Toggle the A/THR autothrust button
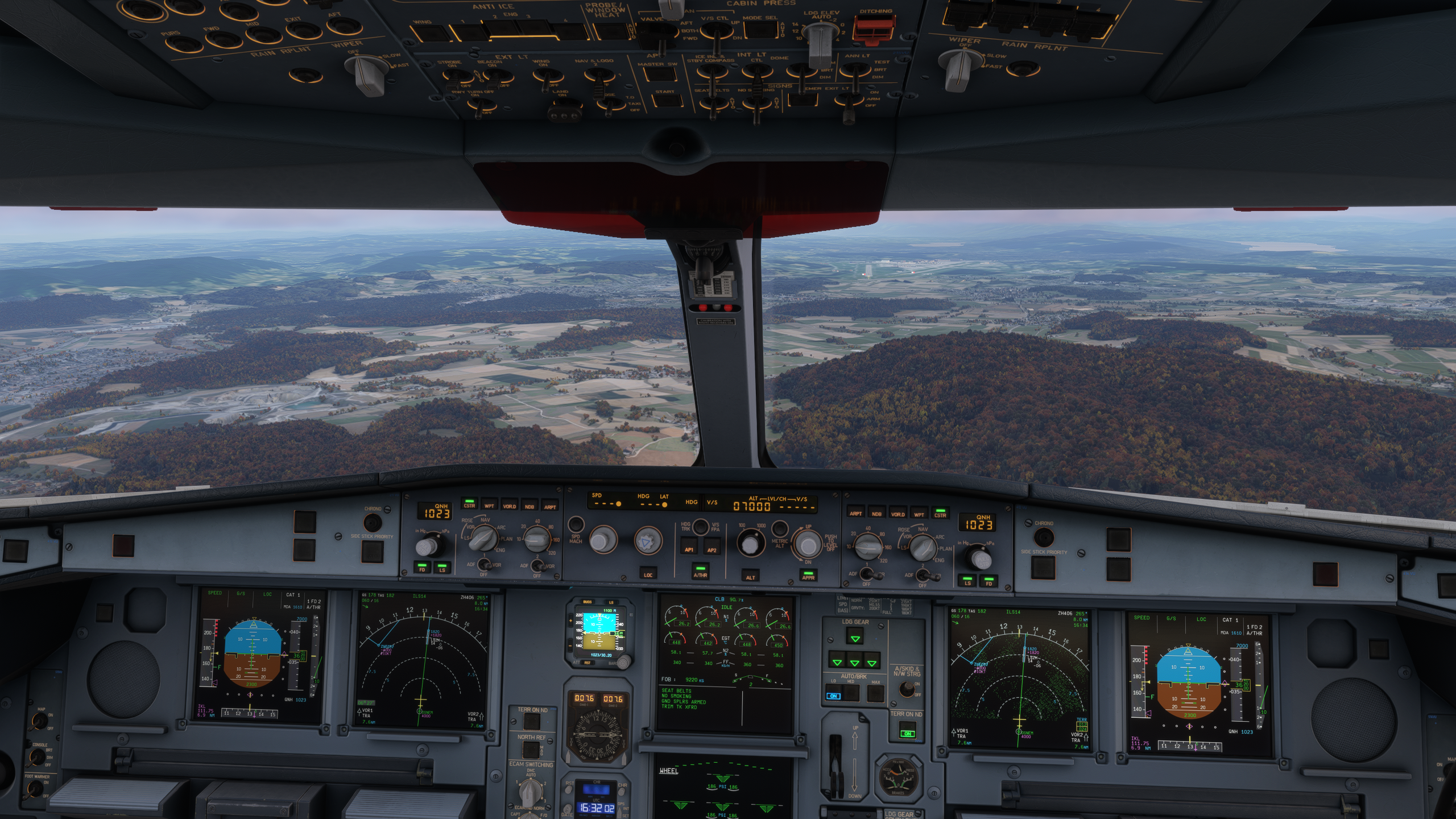Screen dimensions: 1456x819 [700, 571]
